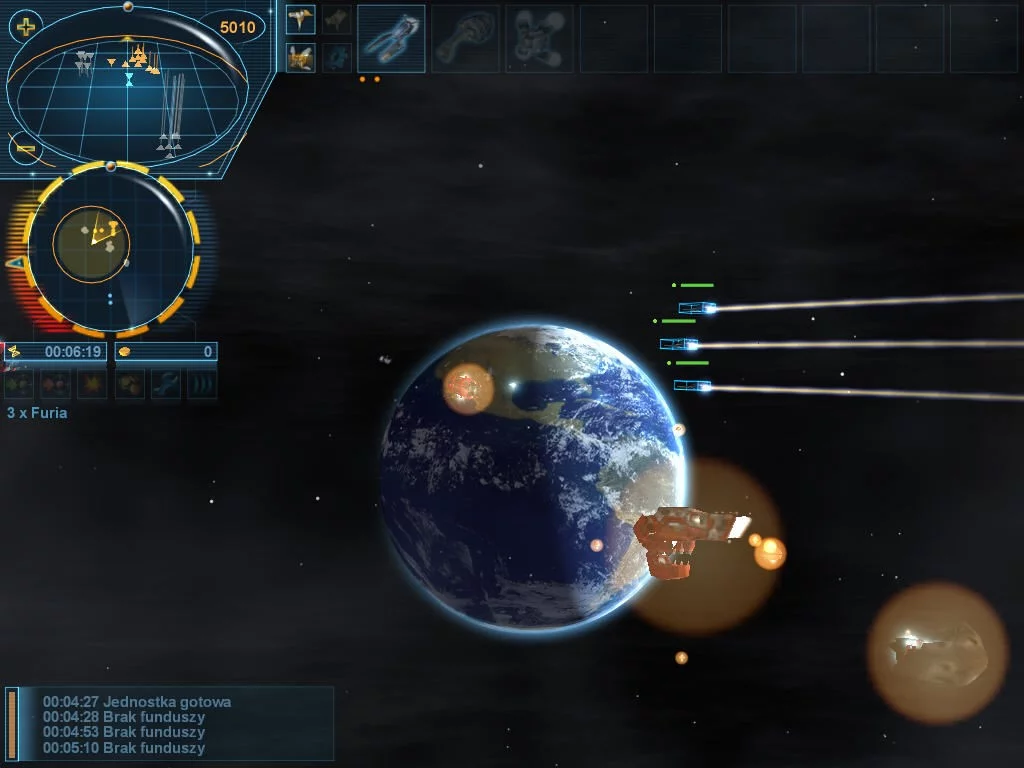
Task: Select the dimmed blue gear category icon
Action: 337,57
